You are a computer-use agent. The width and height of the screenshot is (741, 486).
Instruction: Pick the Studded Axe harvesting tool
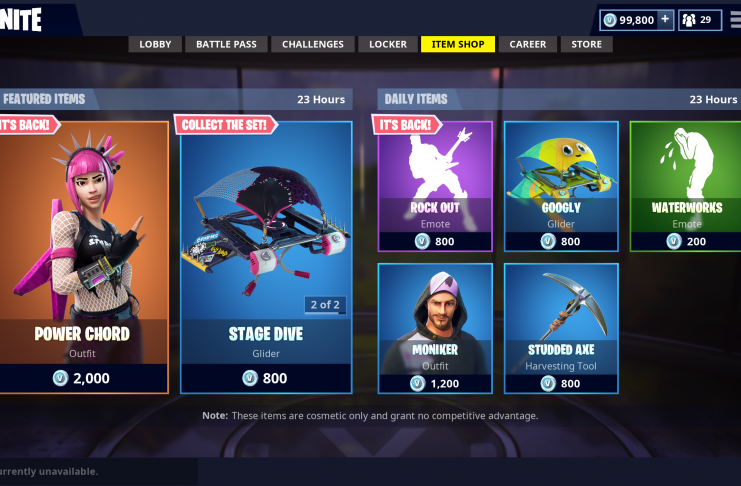pos(561,328)
